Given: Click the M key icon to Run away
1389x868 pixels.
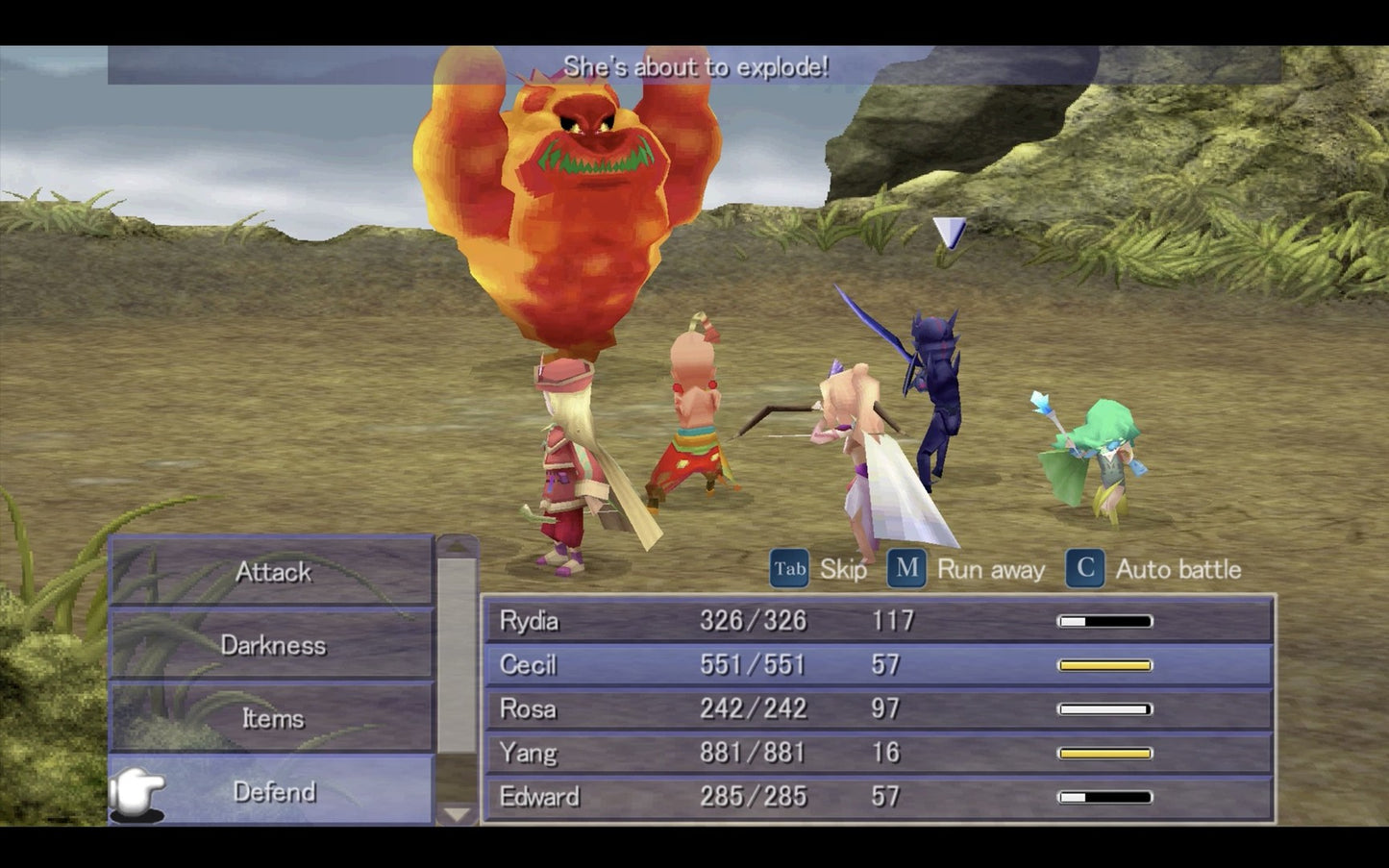Looking at the screenshot, I should pos(905,568).
